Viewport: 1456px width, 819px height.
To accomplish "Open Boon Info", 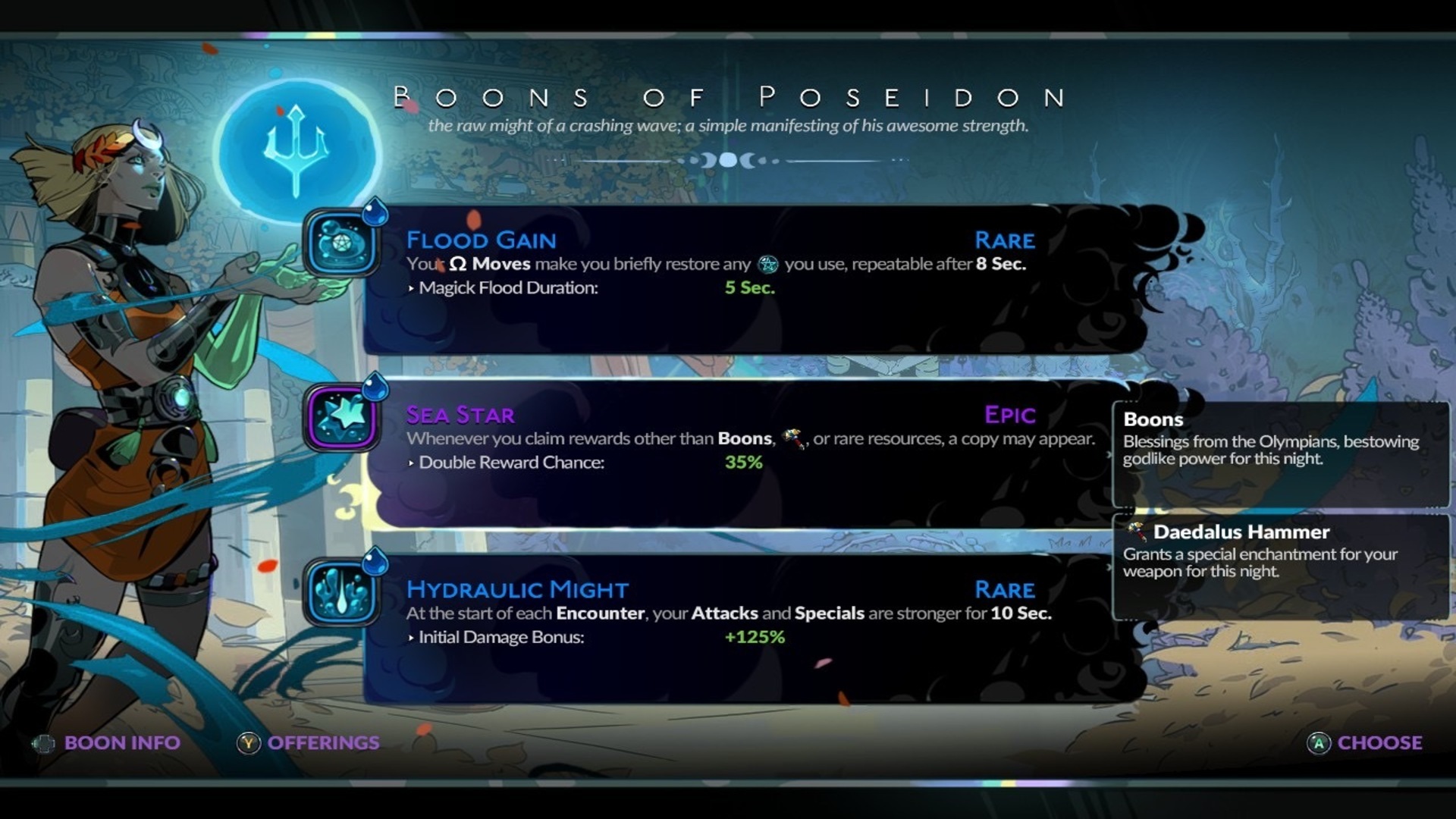I will click(121, 743).
